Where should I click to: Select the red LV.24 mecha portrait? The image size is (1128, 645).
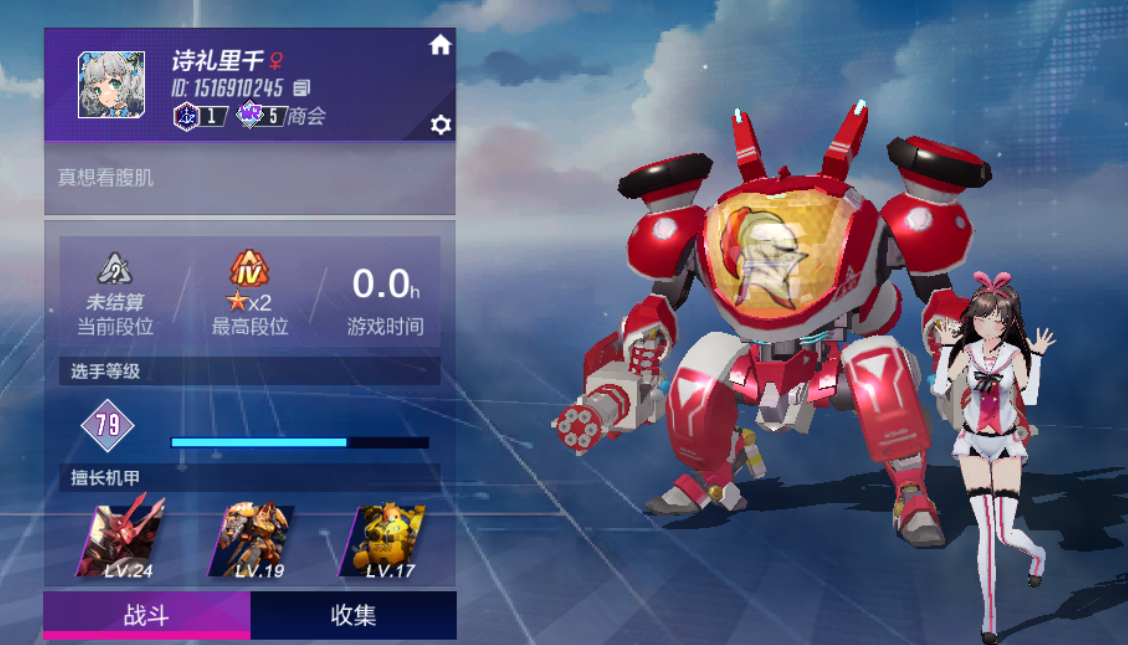123,540
